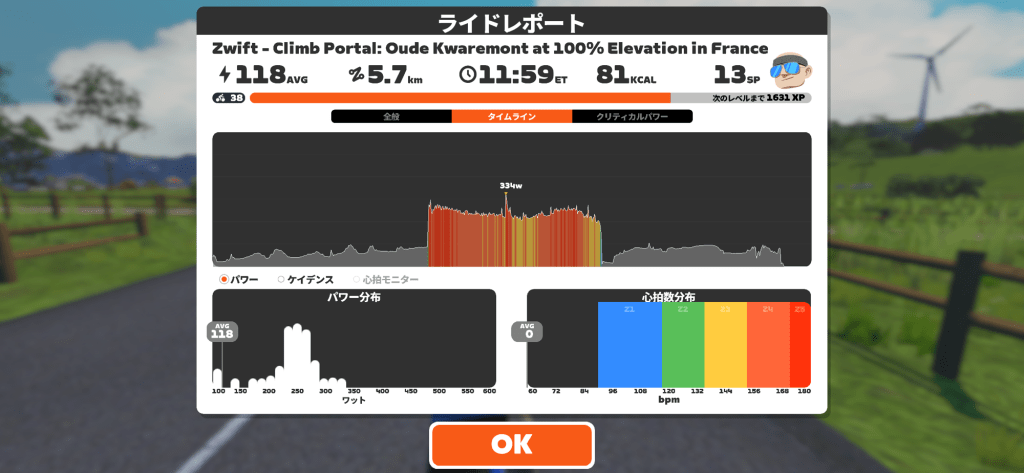Switch to the 全般 tab
Screen dimensions: 1024x473
coord(391,117)
